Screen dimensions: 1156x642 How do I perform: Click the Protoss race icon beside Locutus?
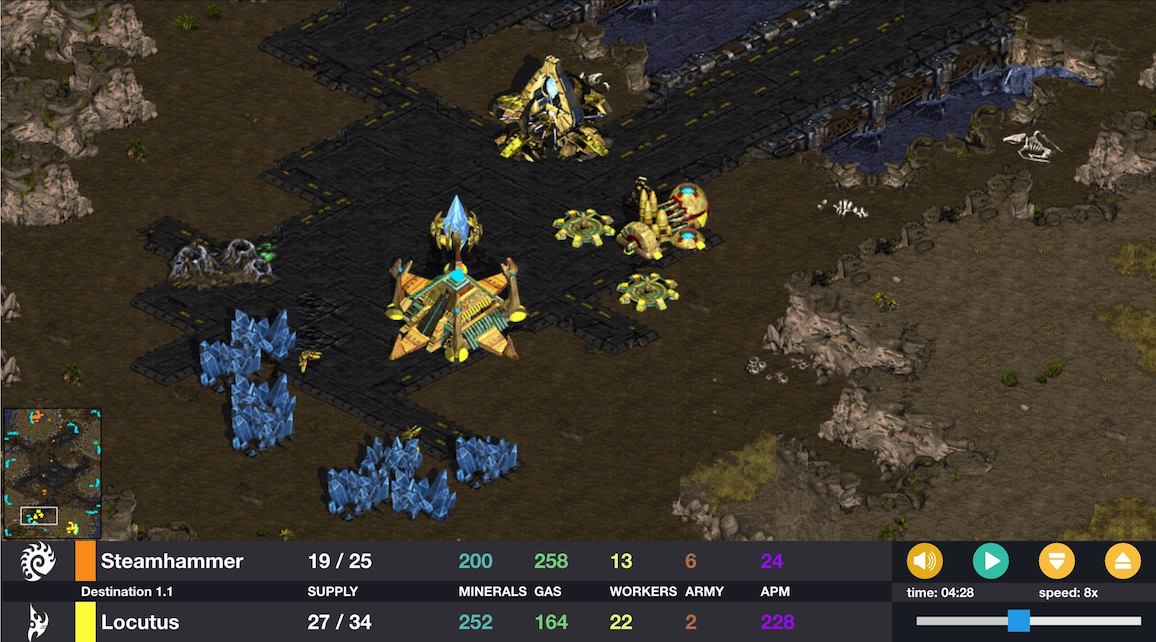[36, 622]
